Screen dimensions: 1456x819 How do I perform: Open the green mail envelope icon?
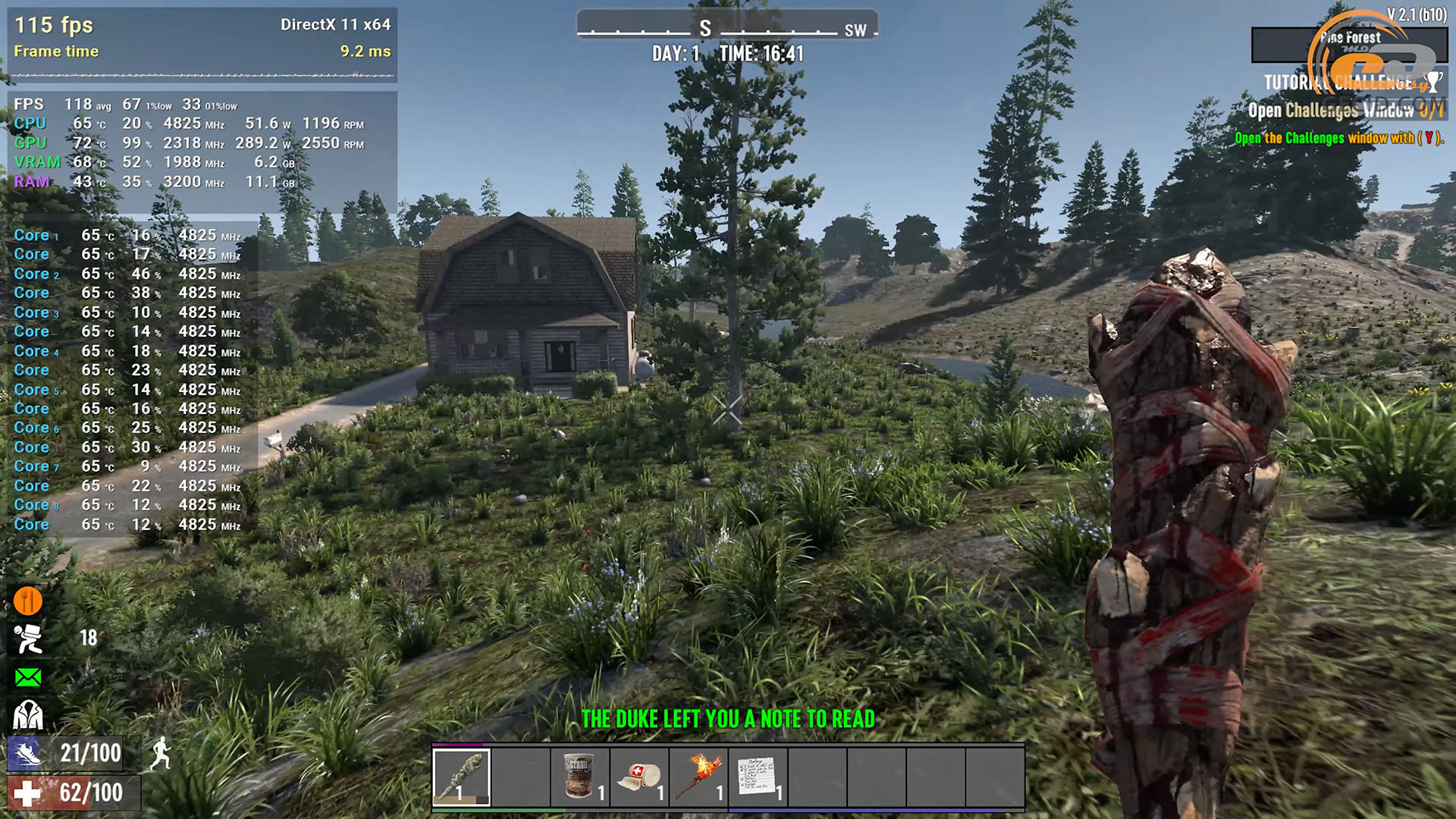point(28,676)
